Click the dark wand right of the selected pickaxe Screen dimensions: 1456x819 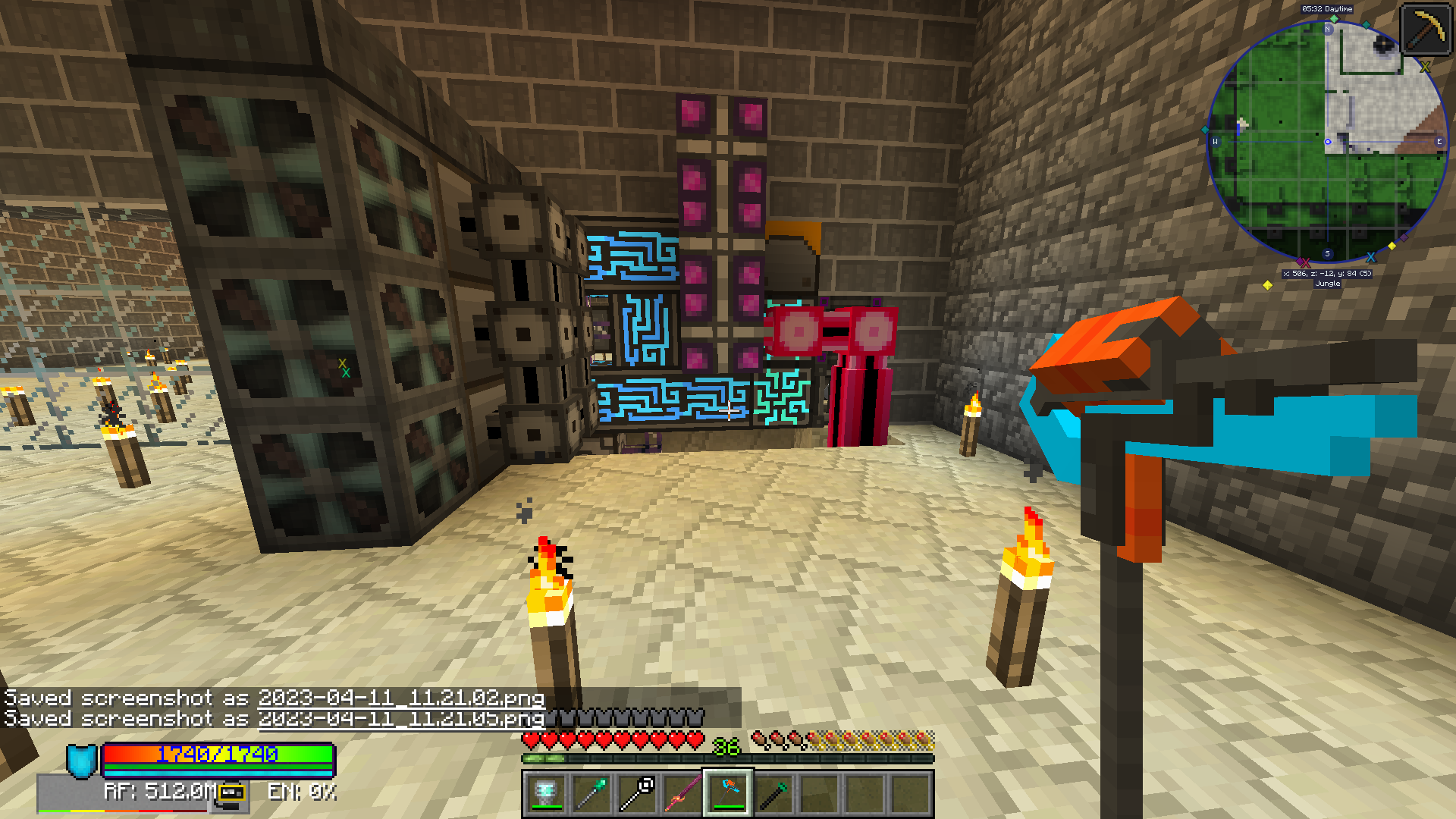pos(773,791)
